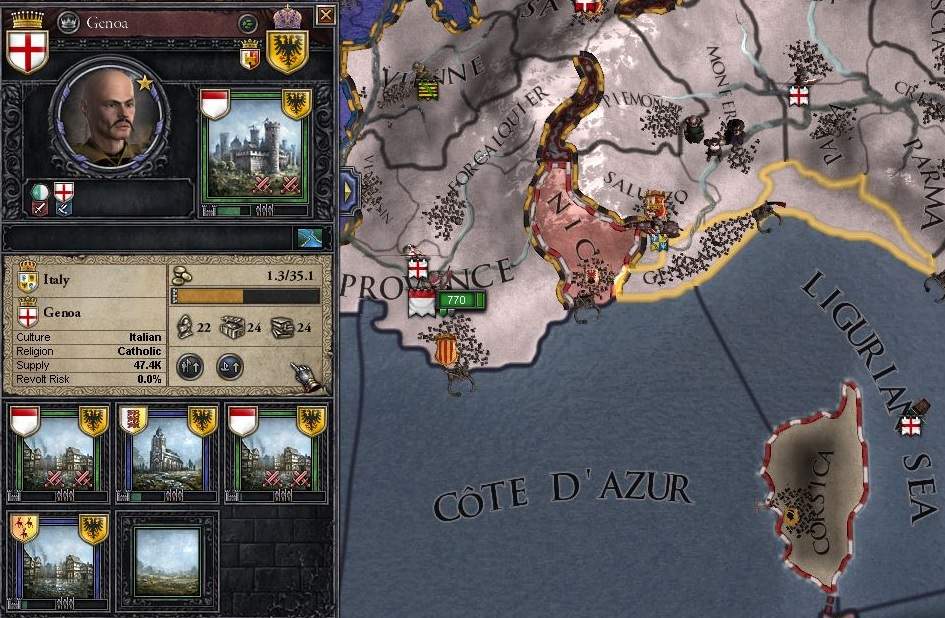Select the 770-strong army counter
The height and width of the screenshot is (618, 945).
[x=456, y=300]
